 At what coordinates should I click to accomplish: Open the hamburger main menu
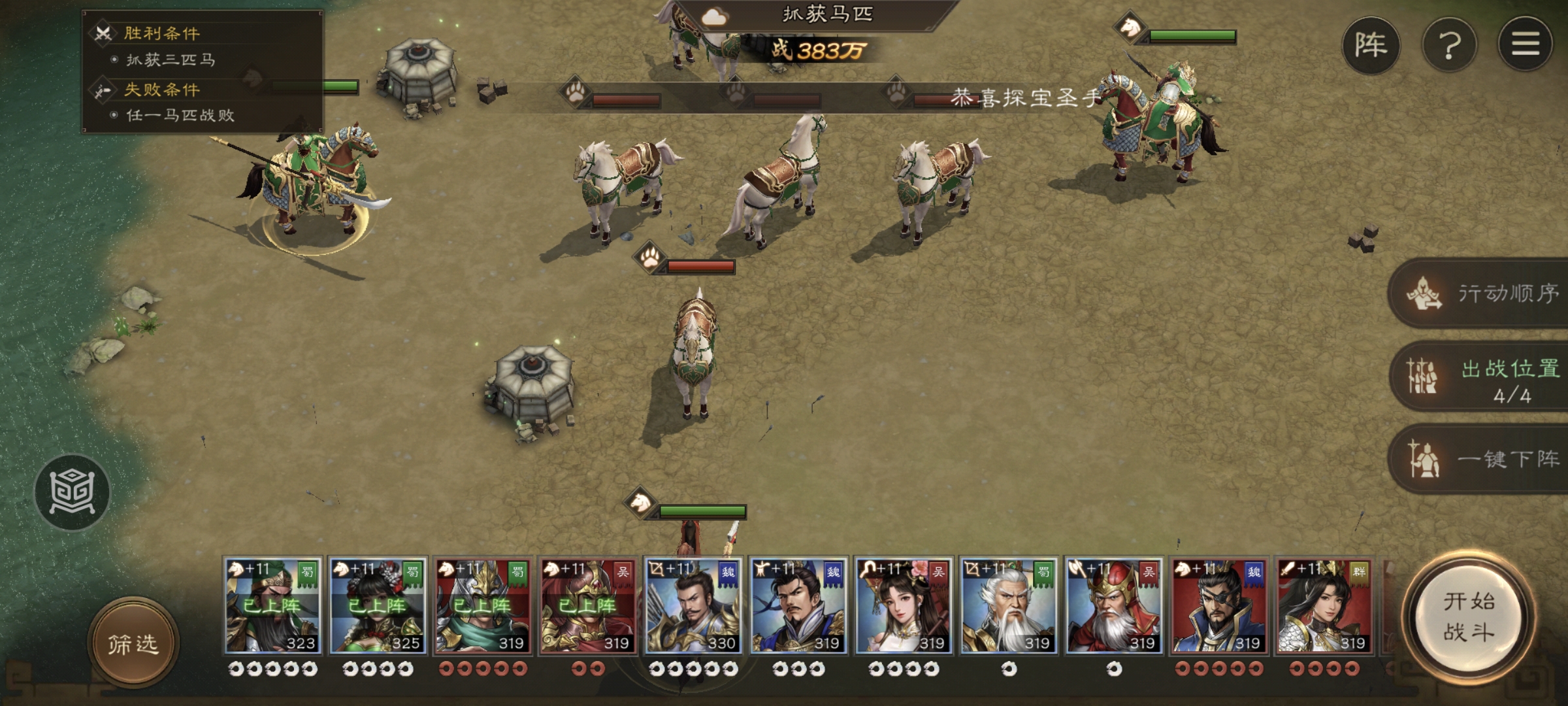click(1525, 44)
